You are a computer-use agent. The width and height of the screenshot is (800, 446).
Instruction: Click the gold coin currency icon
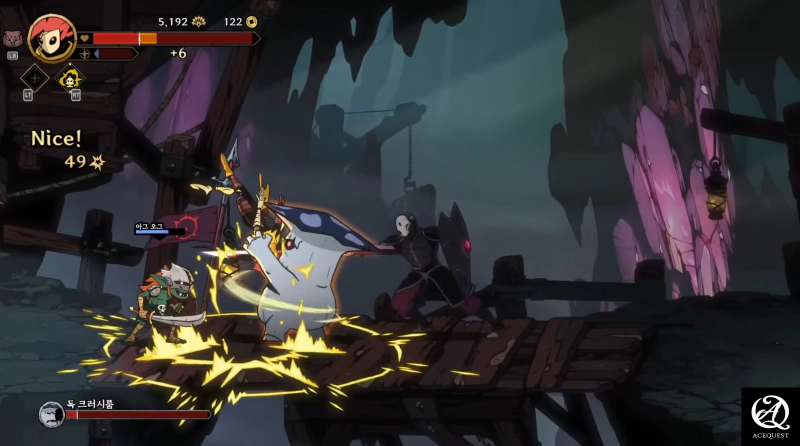251,21
